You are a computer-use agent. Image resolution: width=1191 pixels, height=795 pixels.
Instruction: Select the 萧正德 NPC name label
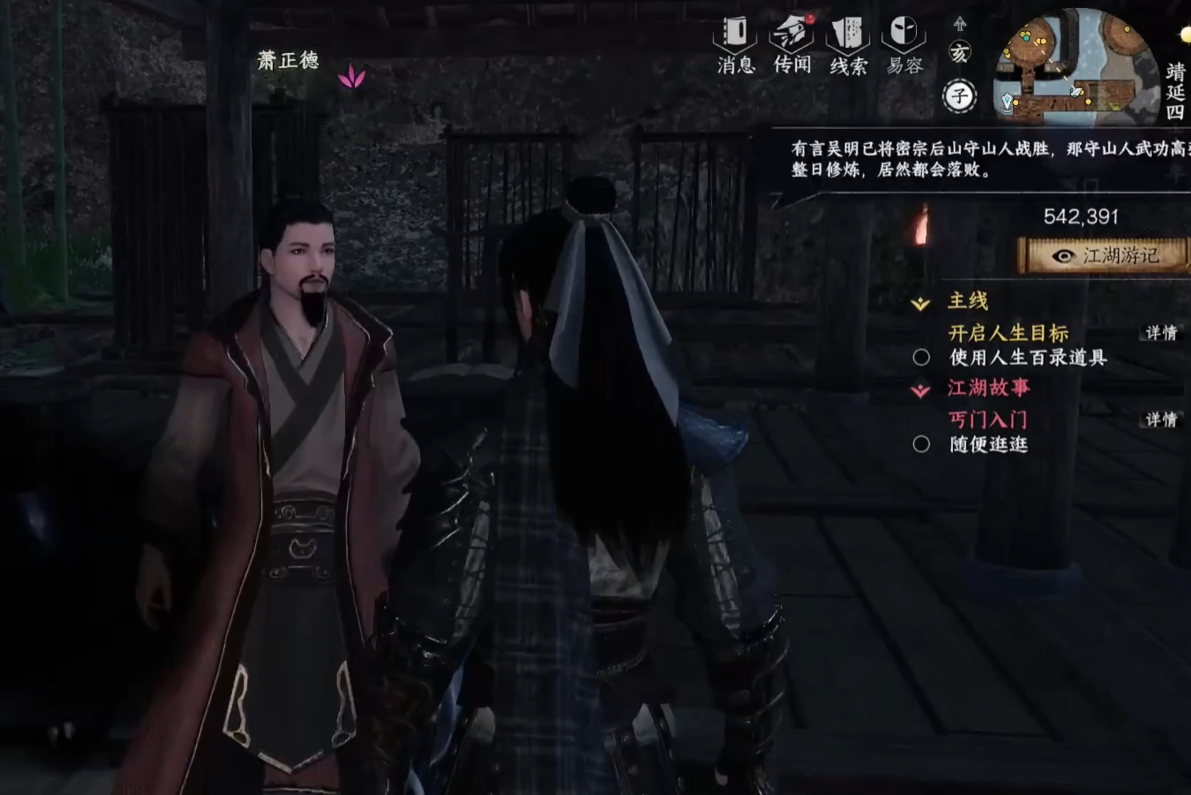tap(288, 61)
